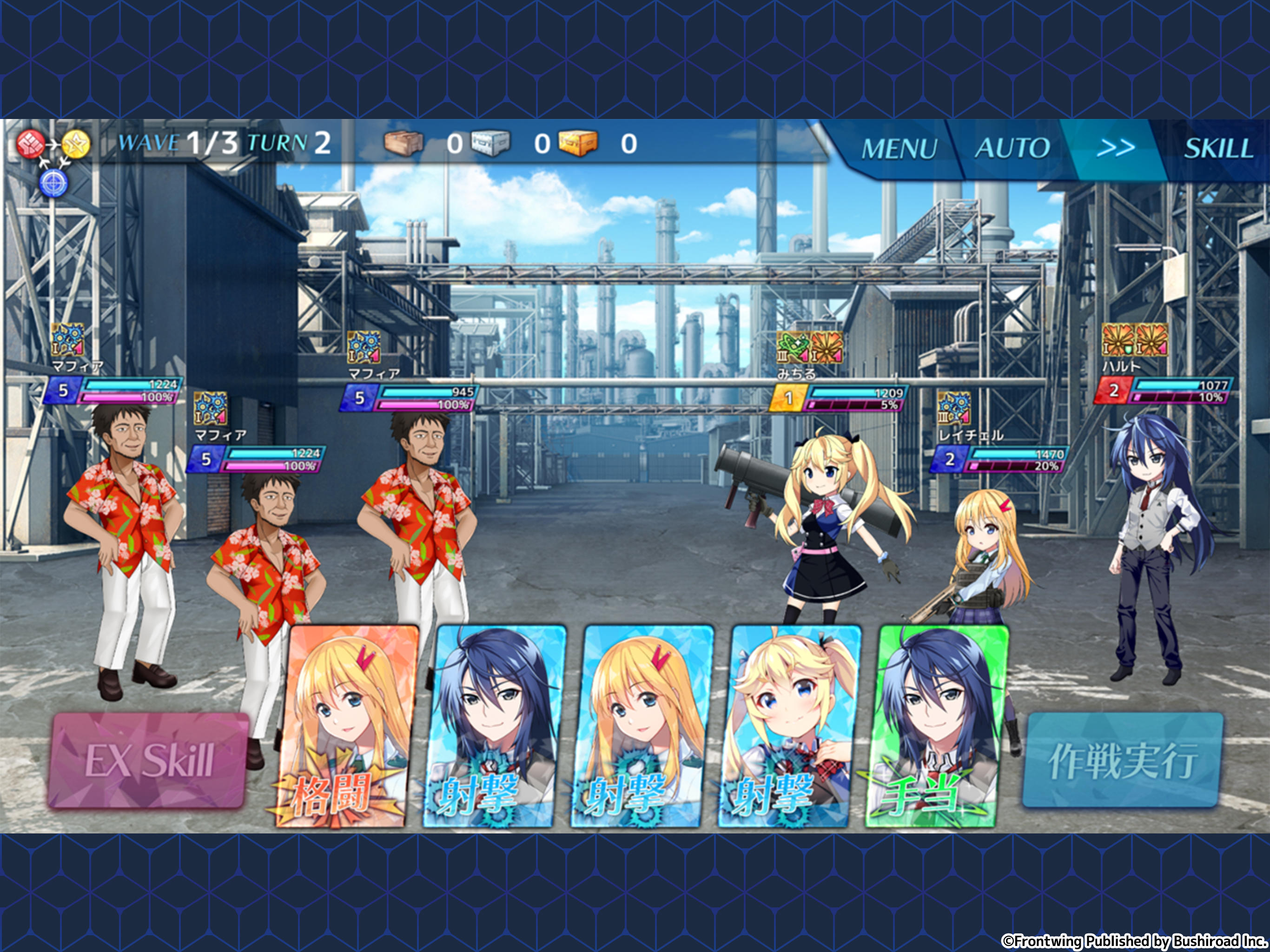Screen dimensions: 1270x952
Task: Select the red fist attack-type icon top-left
Action: [30, 143]
